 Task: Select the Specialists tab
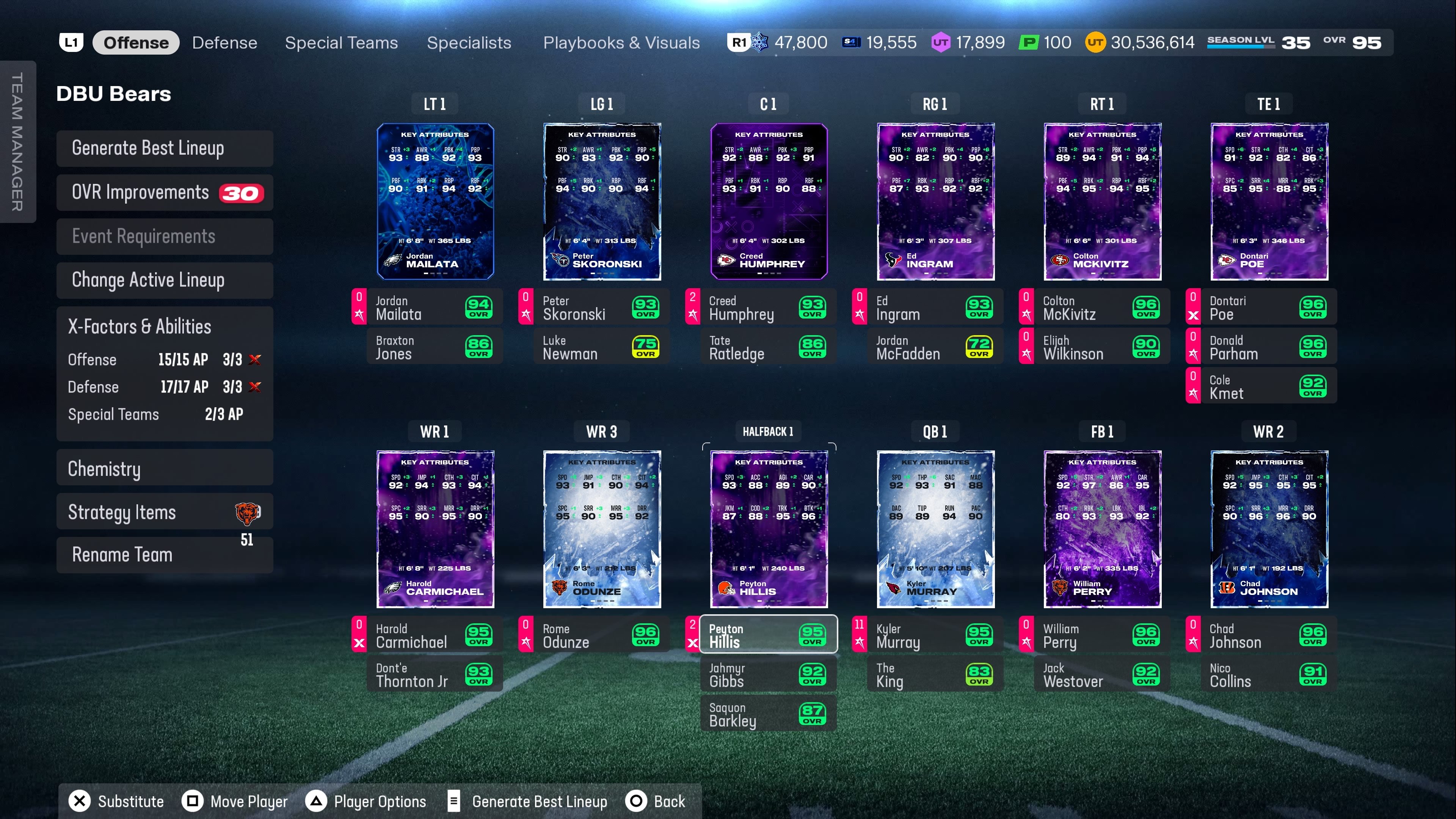[x=469, y=43]
